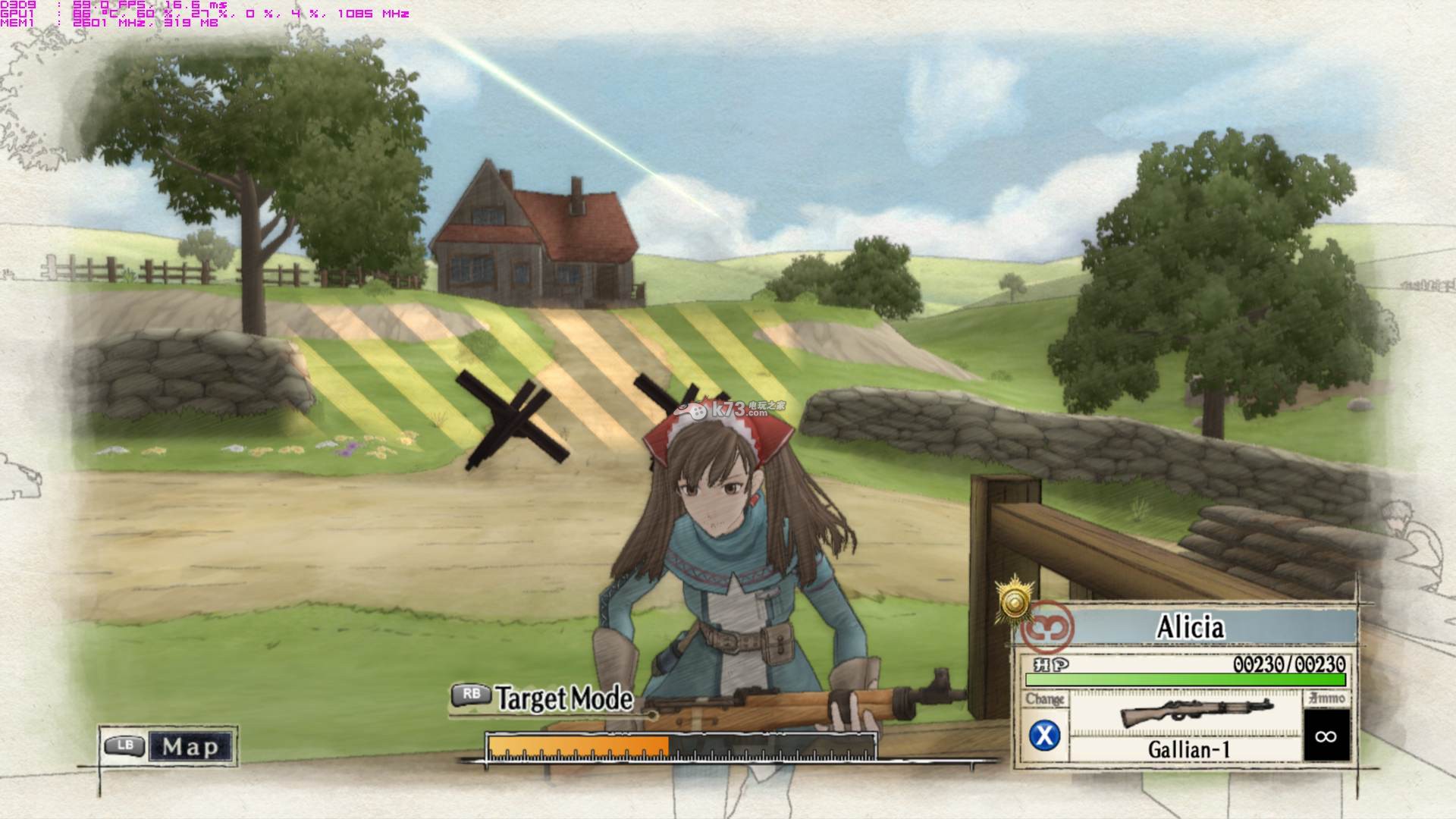Screen dimensions: 1456x819
Task: Click the gold class emblem beside Alicia
Action: [1015, 602]
